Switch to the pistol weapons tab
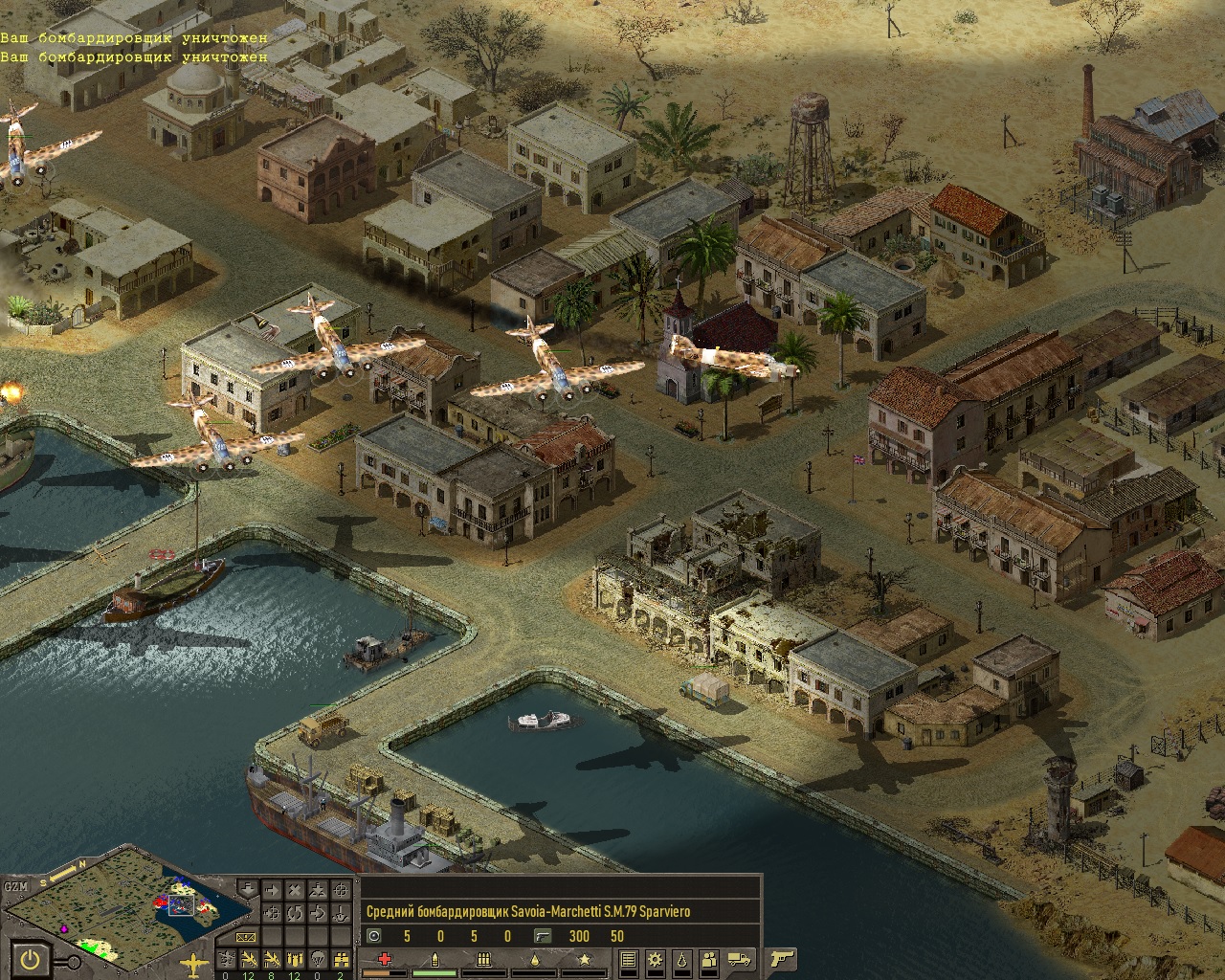Viewport: 1225px width, 980px height. tap(781, 959)
